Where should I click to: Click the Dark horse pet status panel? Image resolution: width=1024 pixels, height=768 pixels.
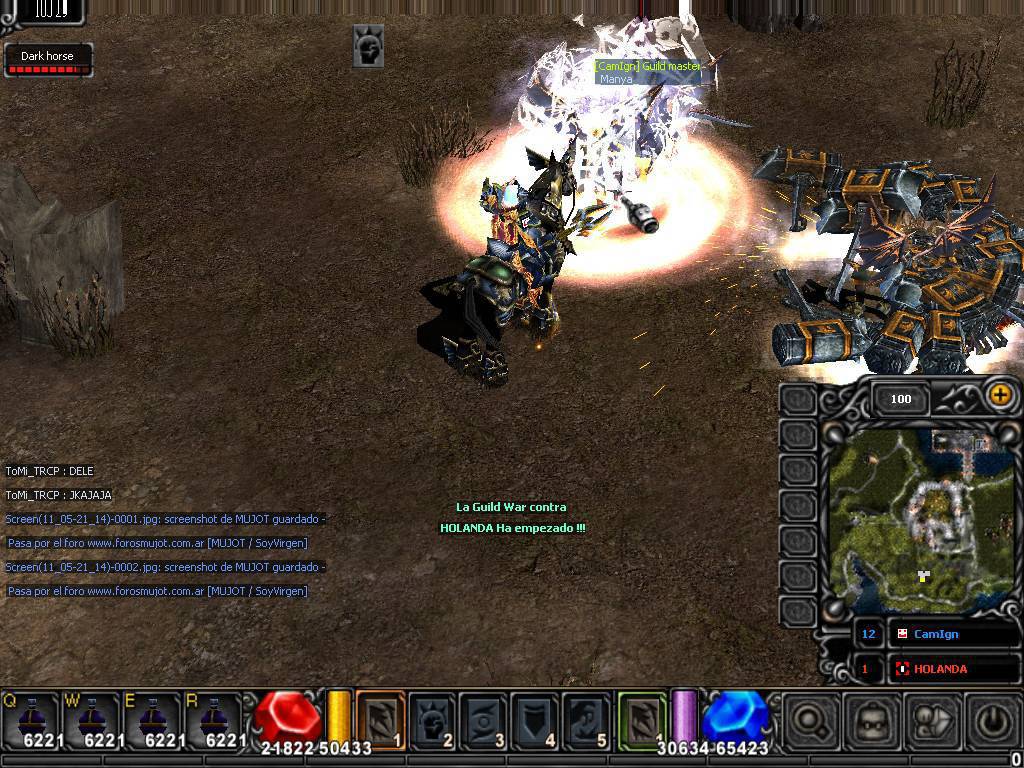click(x=48, y=60)
